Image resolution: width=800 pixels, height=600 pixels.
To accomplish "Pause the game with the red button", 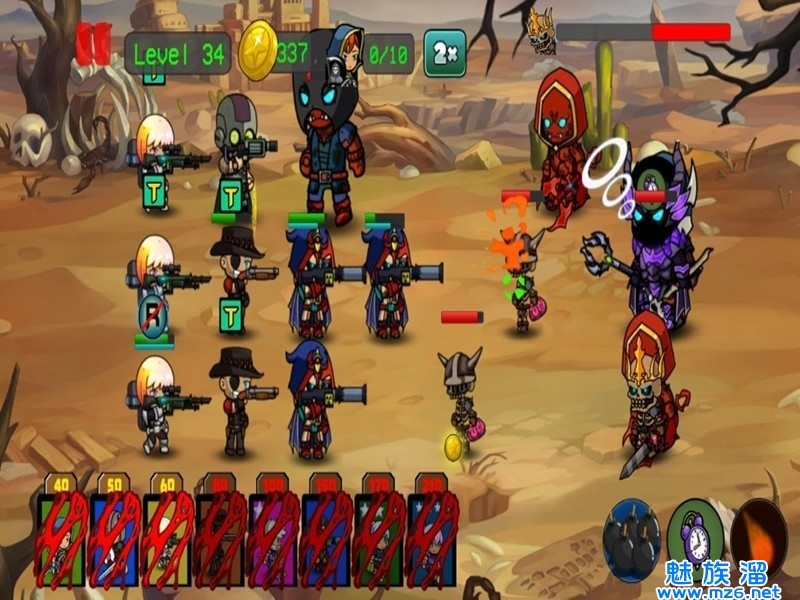I will pos(92,45).
